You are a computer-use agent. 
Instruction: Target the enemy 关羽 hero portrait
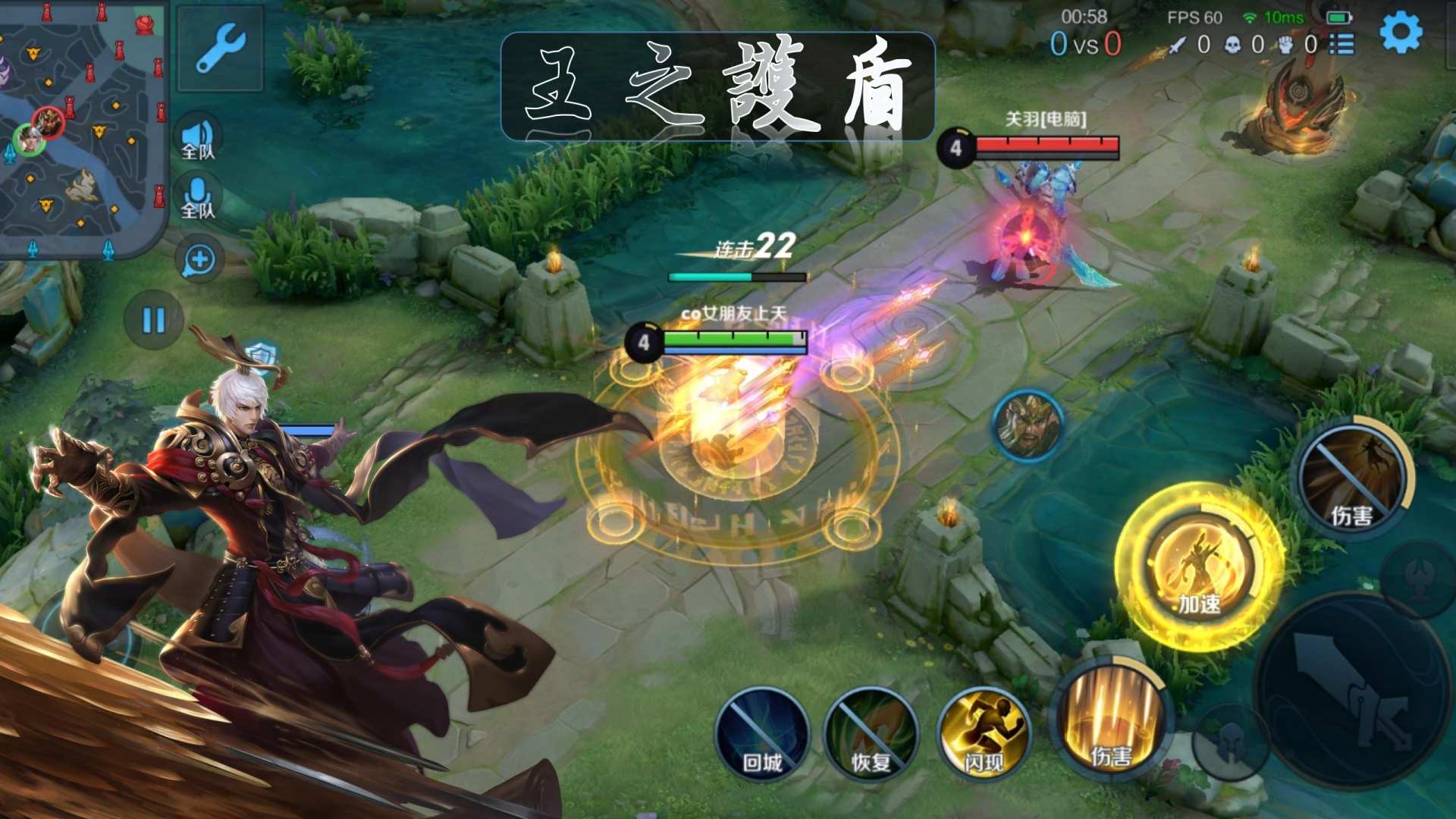[x=1028, y=425]
